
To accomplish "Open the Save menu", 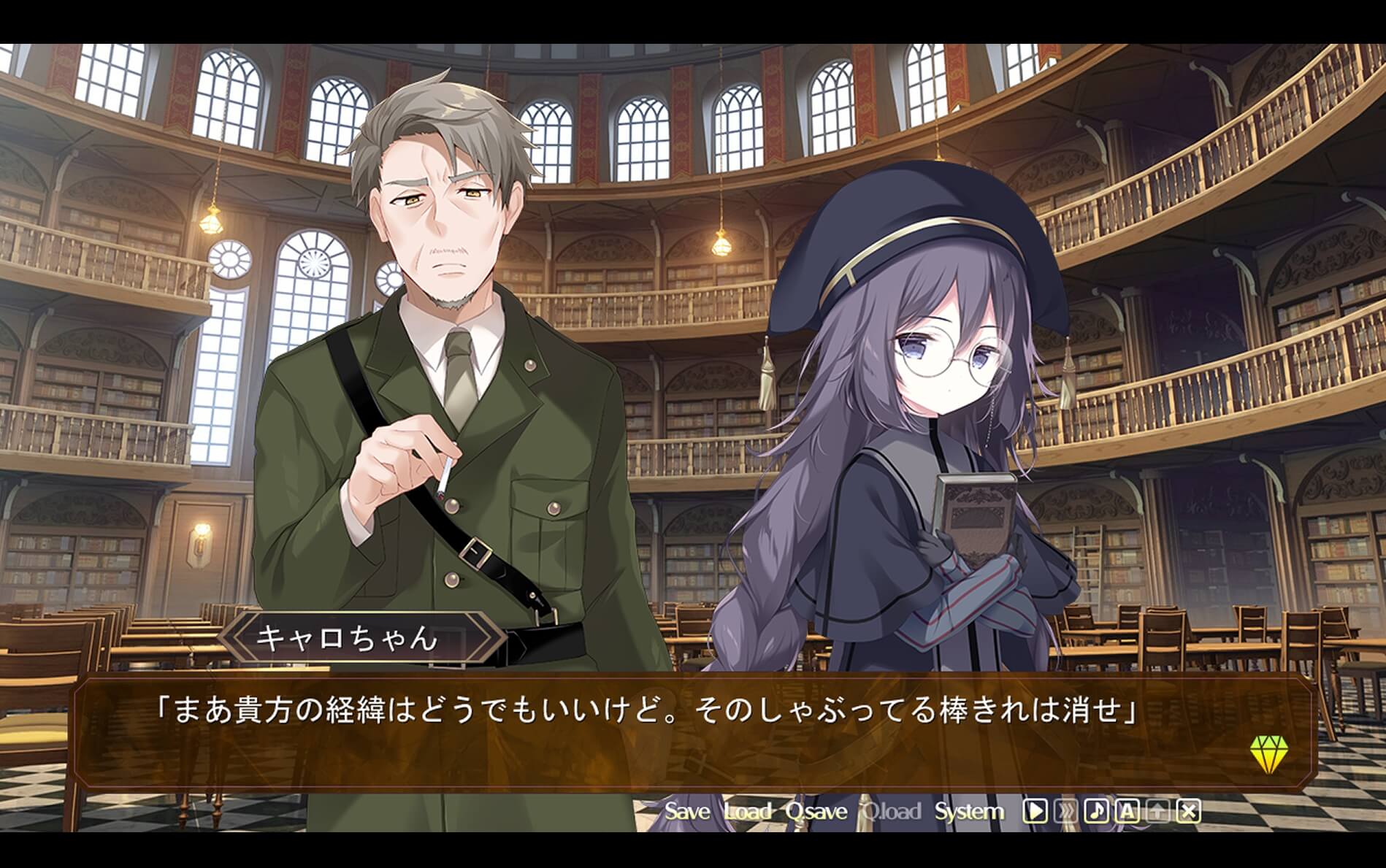I will click(x=686, y=811).
